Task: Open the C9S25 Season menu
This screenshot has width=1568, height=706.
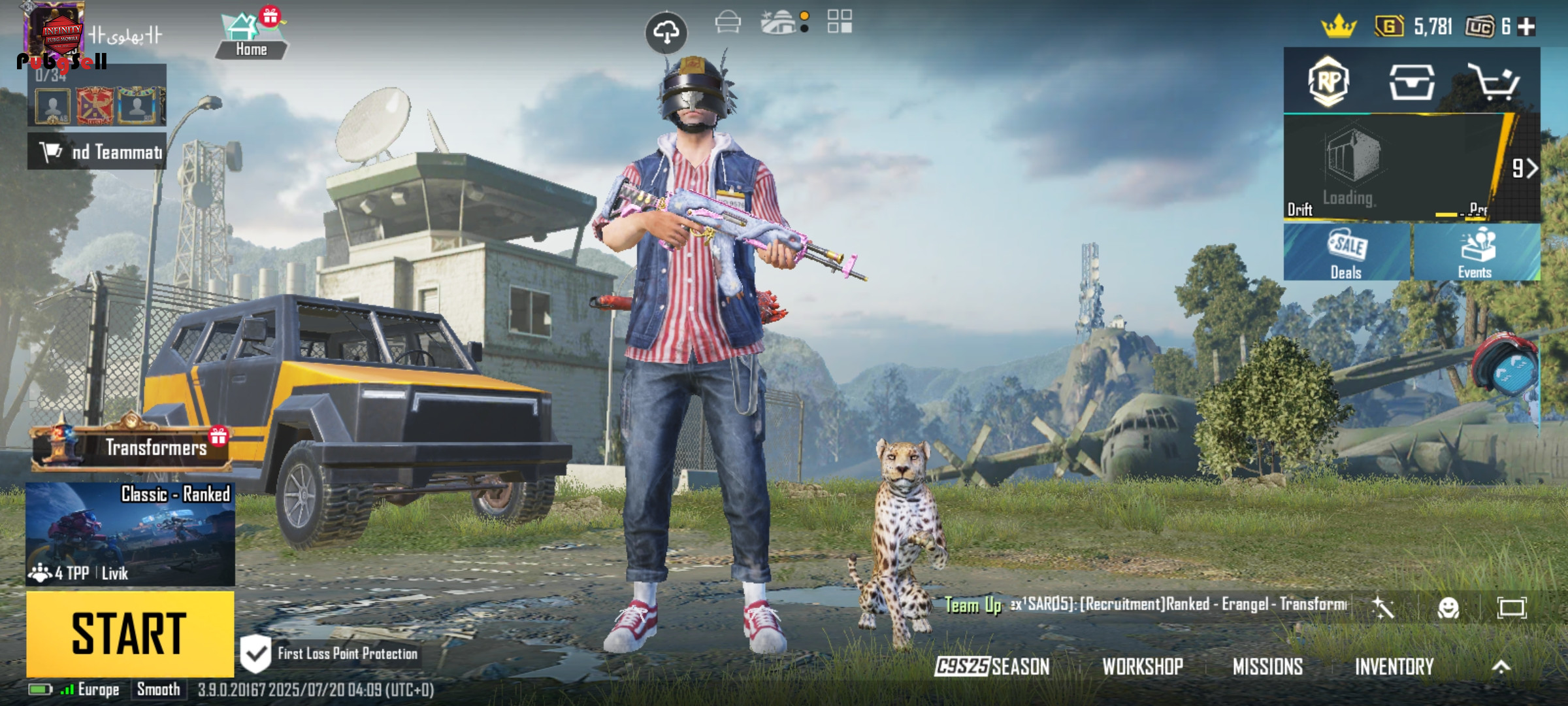Action: click(992, 666)
